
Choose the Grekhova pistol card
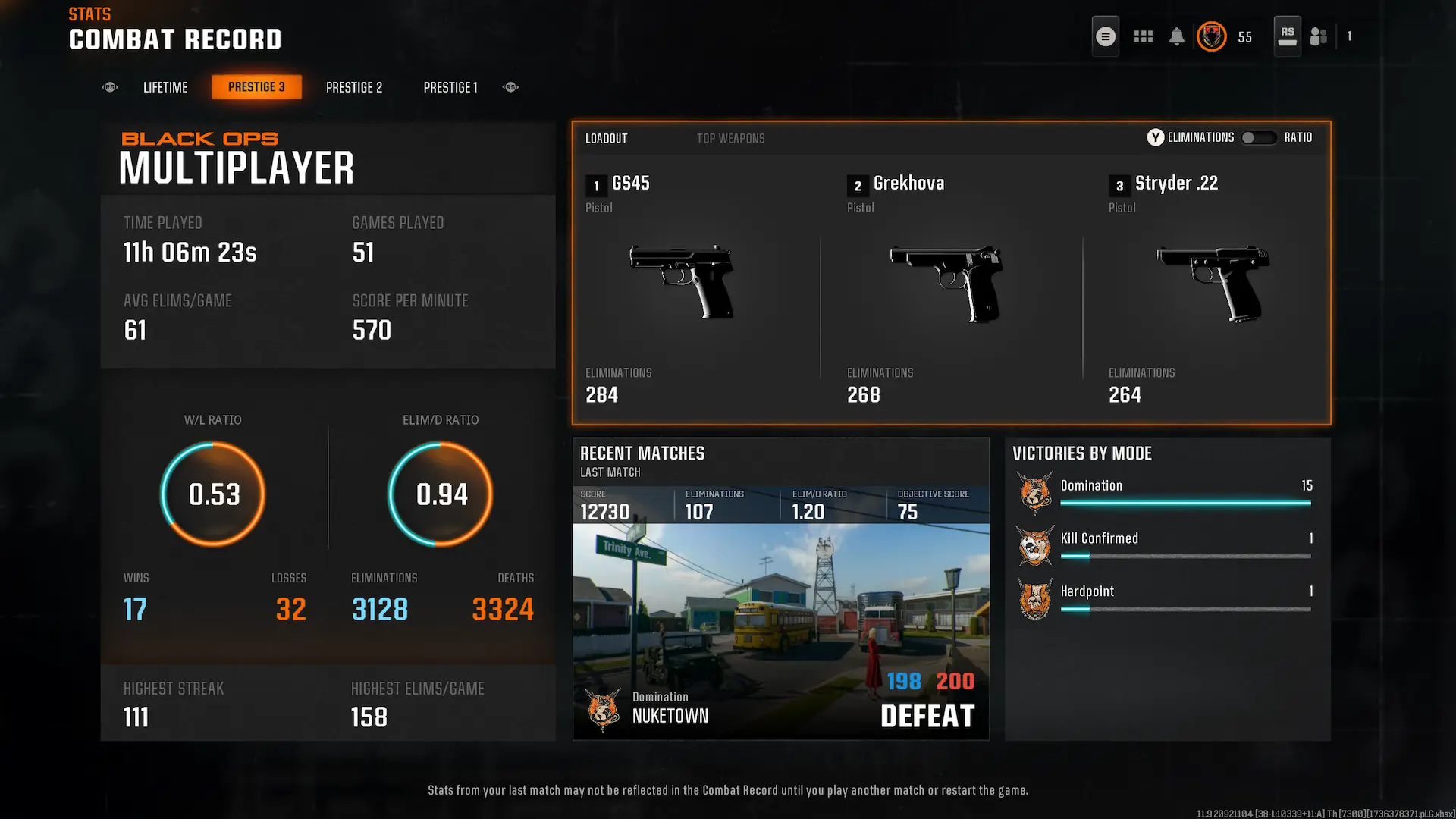(950, 288)
